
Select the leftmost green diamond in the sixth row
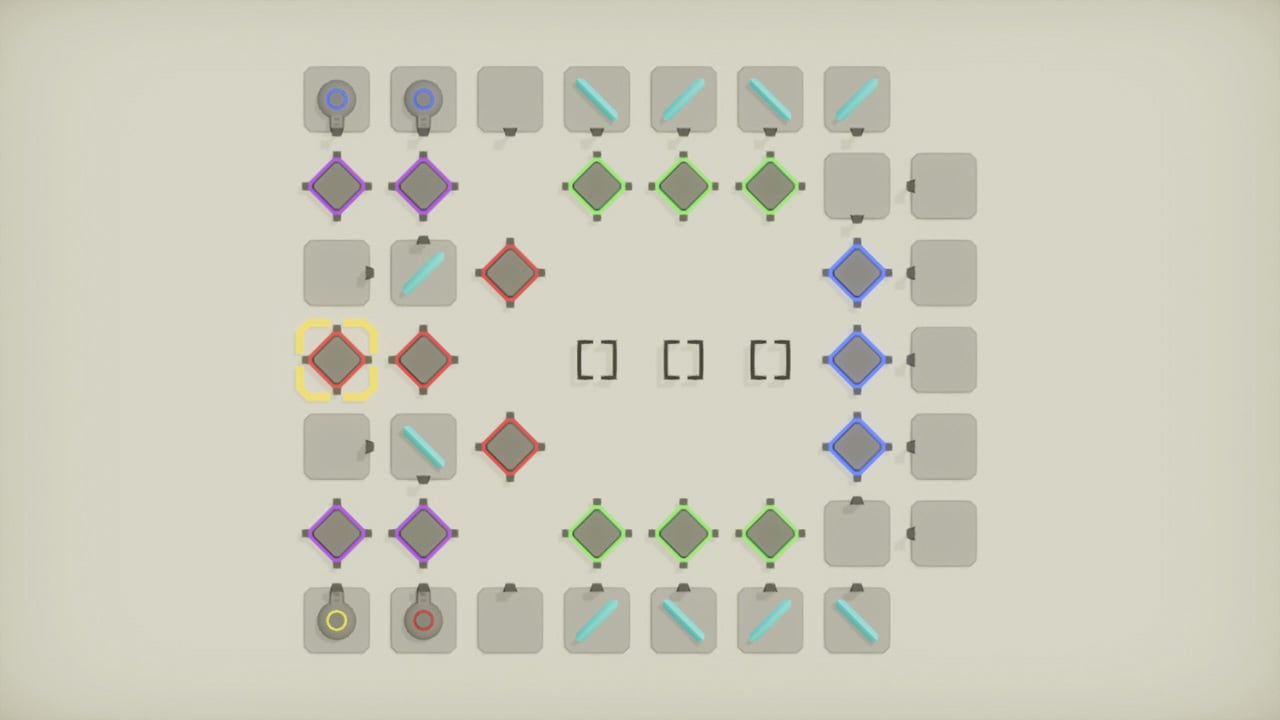596,533
